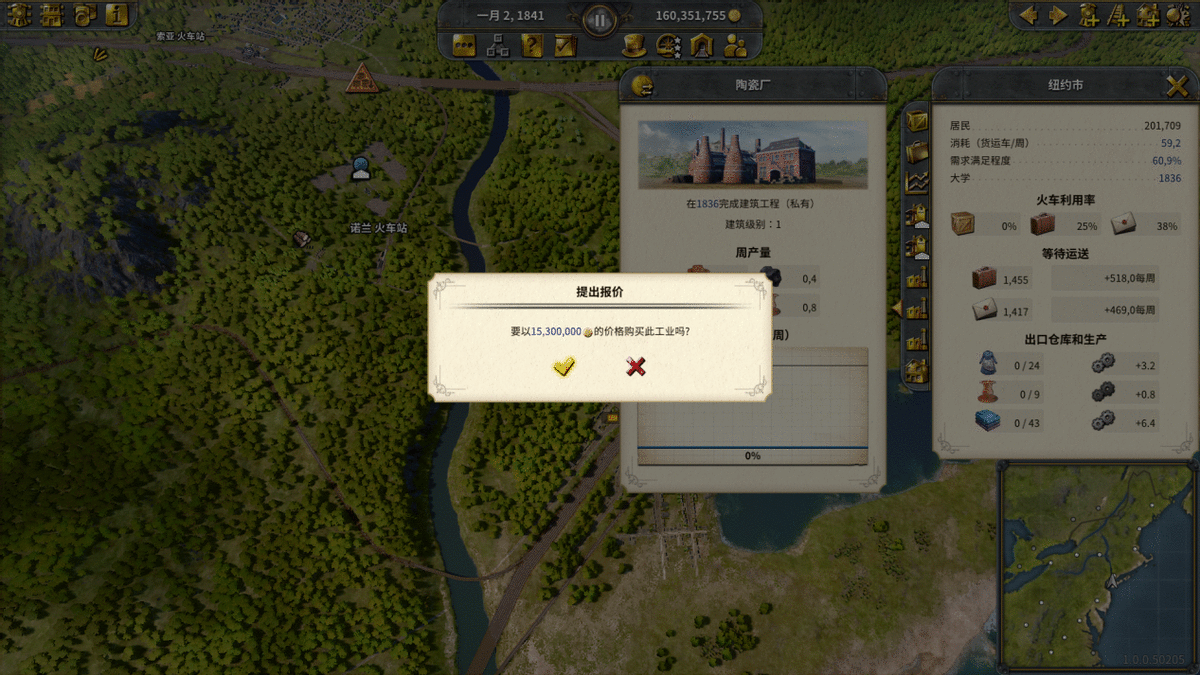
Task: Decline the purchase offer with the red X
Action: [x=635, y=367]
